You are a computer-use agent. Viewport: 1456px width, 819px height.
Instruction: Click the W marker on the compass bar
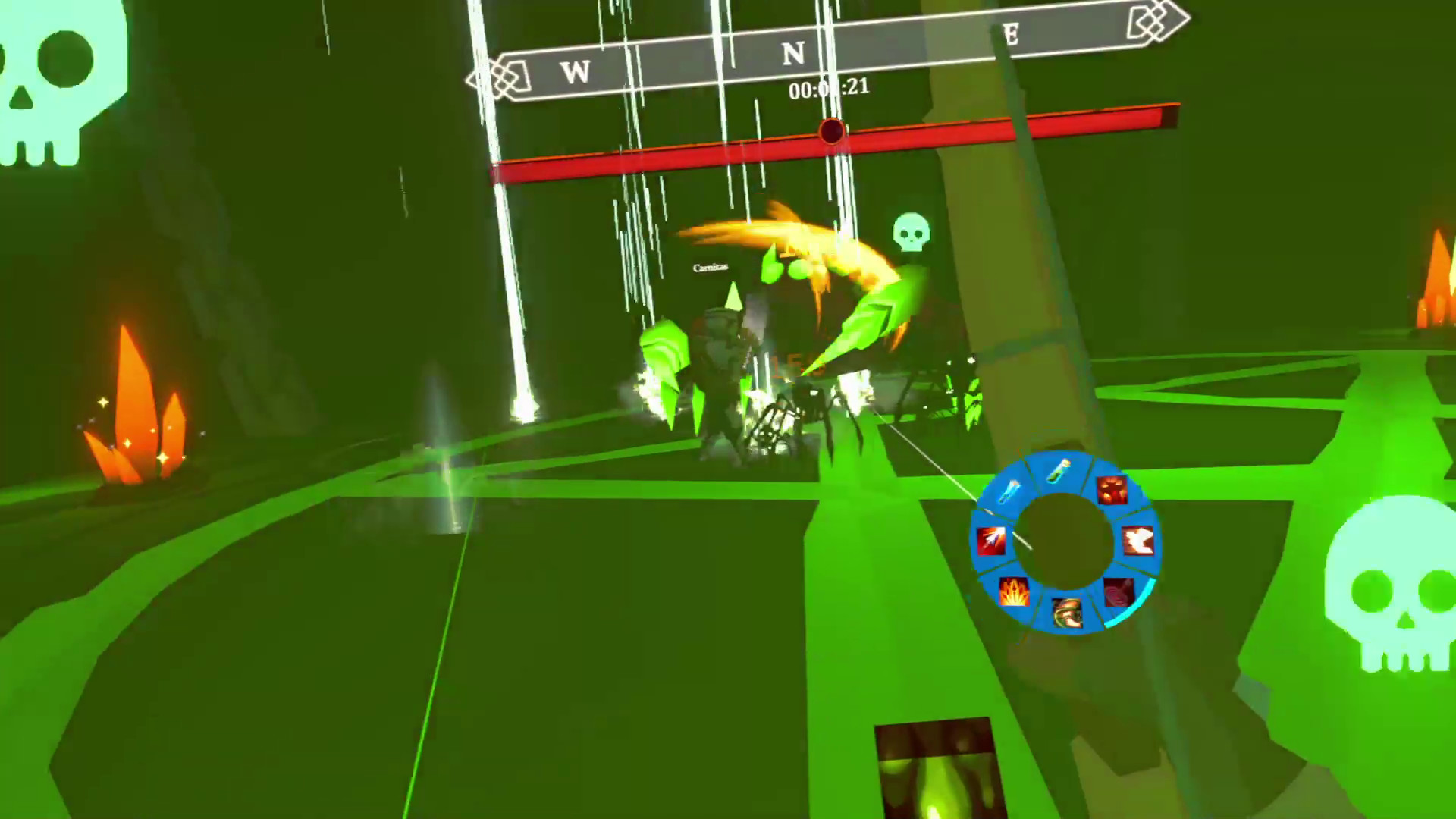pos(574,73)
